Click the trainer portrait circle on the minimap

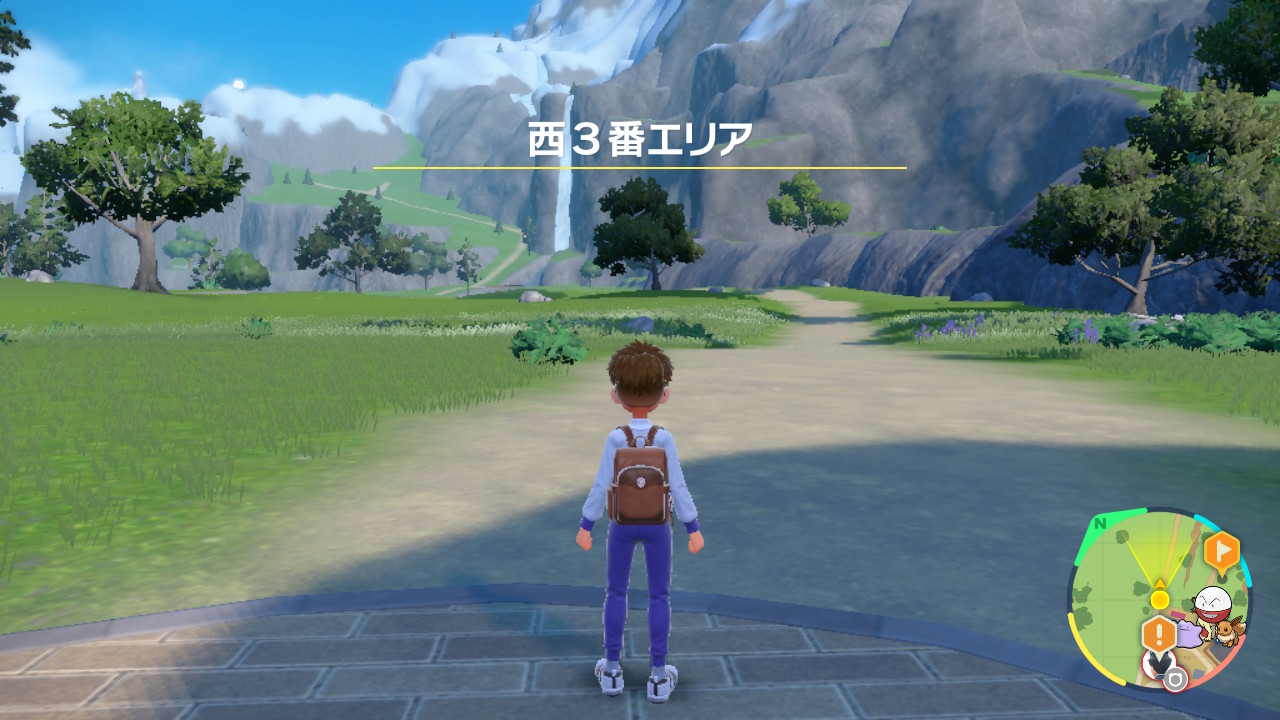[1159, 662]
